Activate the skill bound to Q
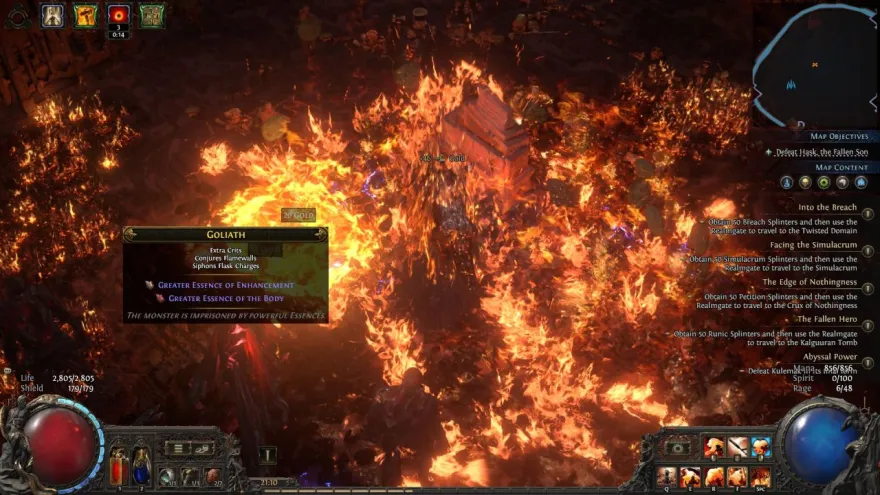This screenshot has height=495, width=880. point(667,476)
